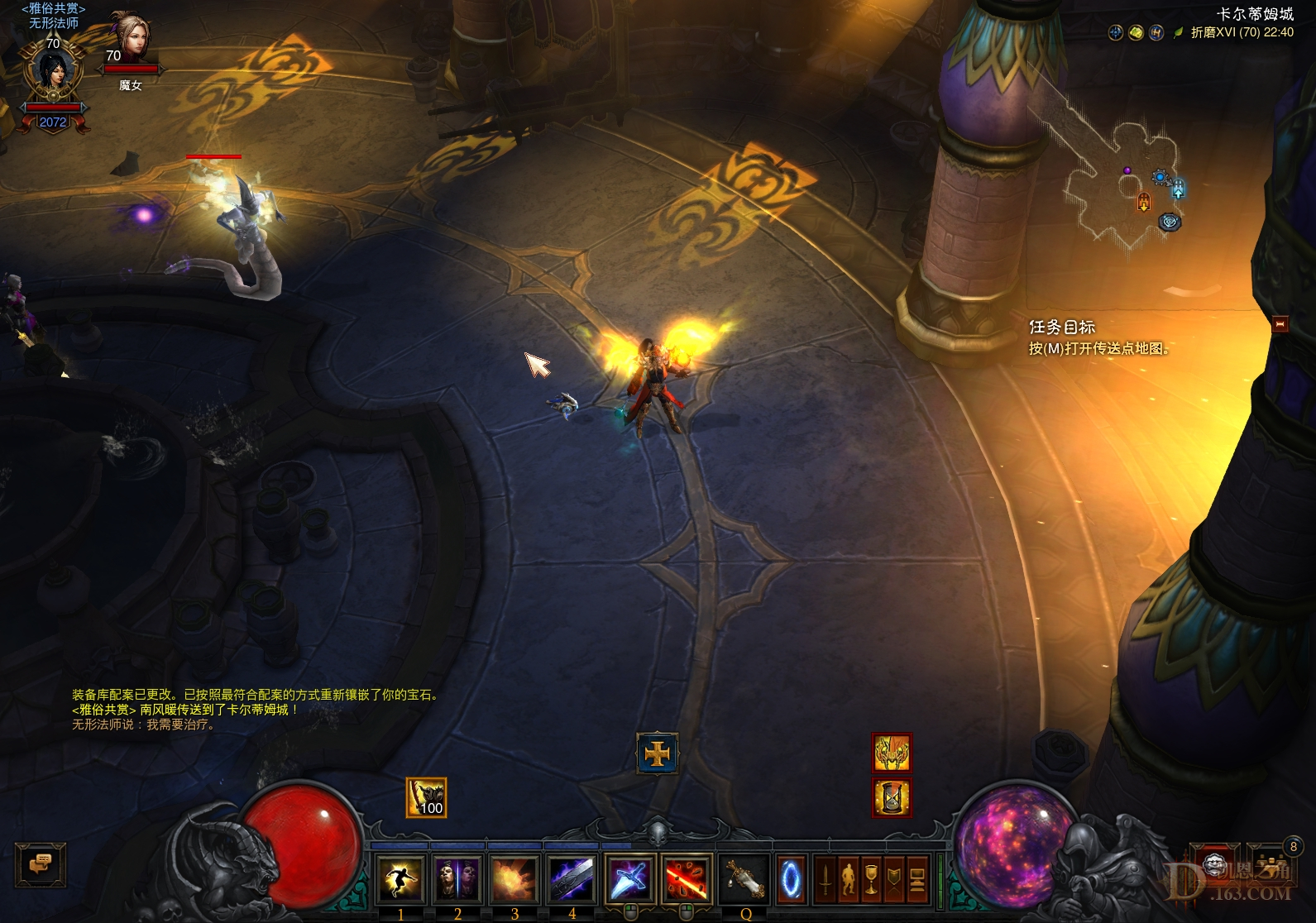The width and height of the screenshot is (1316, 923).
Task: Activate the red sword skill on right mouse slot
Action: (x=685, y=879)
